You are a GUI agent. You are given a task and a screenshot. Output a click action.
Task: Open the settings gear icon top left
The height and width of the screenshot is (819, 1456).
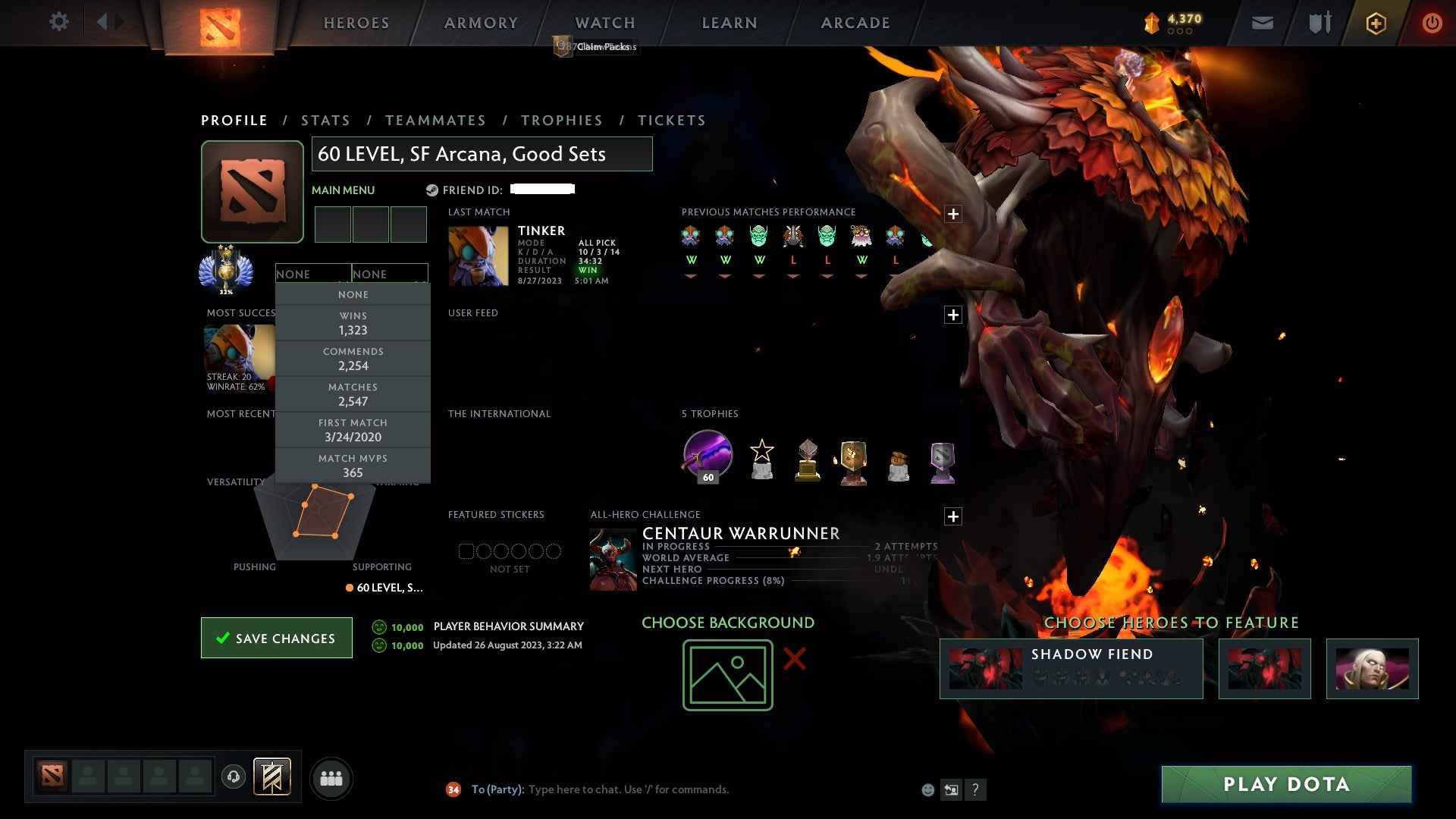59,21
